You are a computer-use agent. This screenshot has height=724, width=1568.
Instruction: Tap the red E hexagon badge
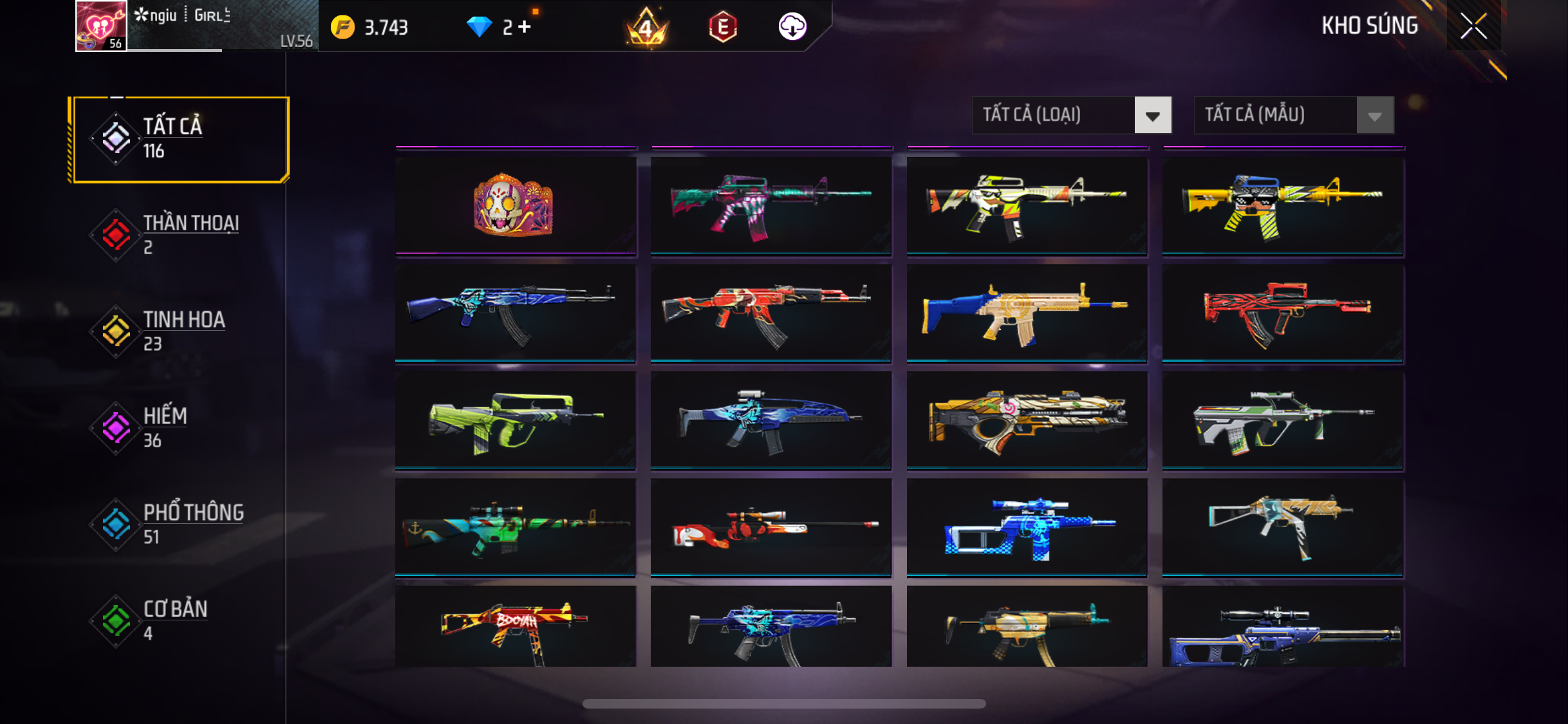723,27
